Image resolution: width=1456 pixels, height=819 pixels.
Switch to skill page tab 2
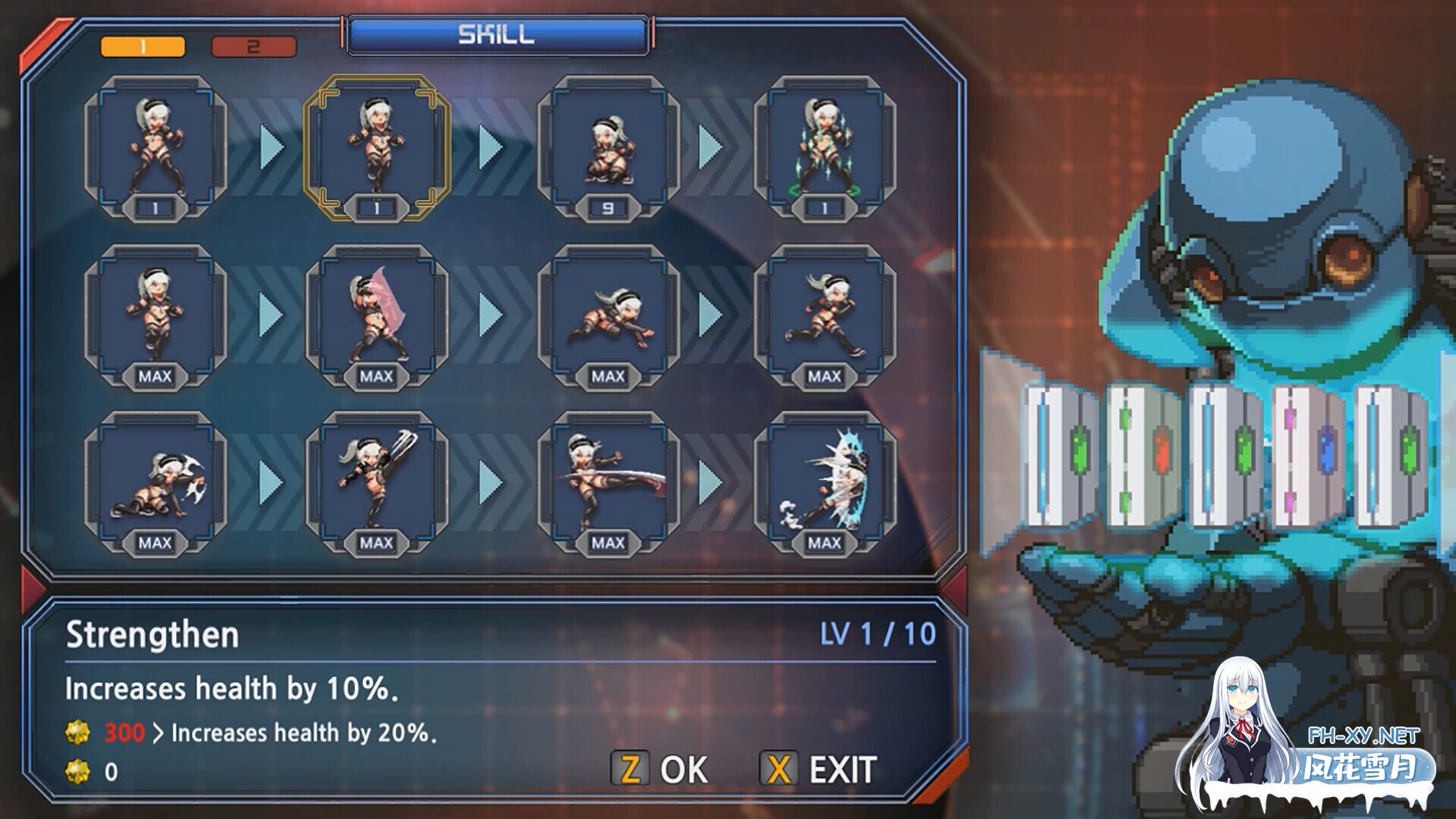253,47
